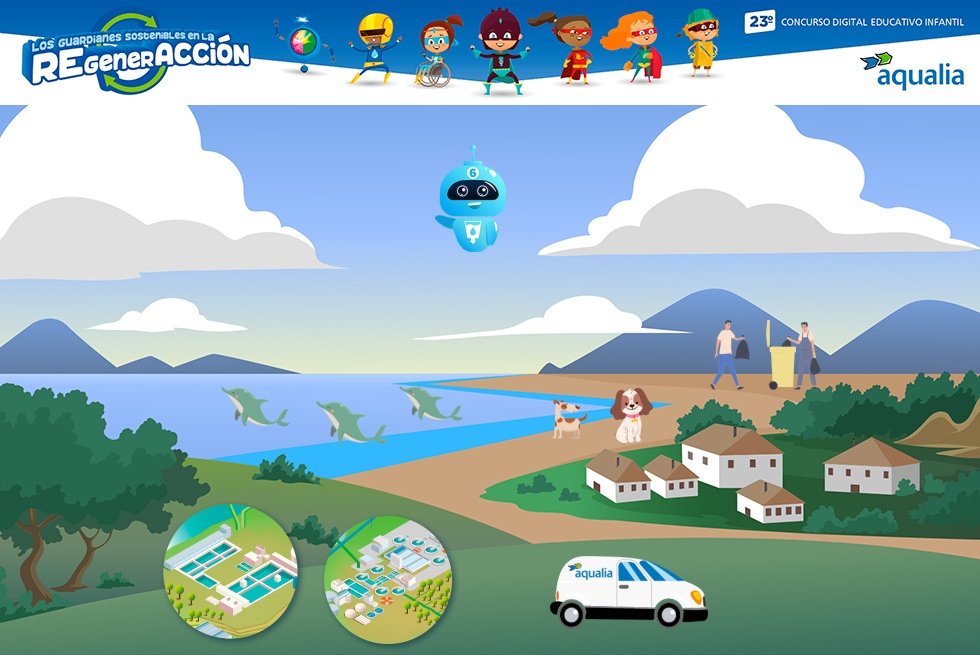The height and width of the screenshot is (655, 980).
Task: Click the REgenerACCIÓN game logo
Action: (x=138, y=53)
